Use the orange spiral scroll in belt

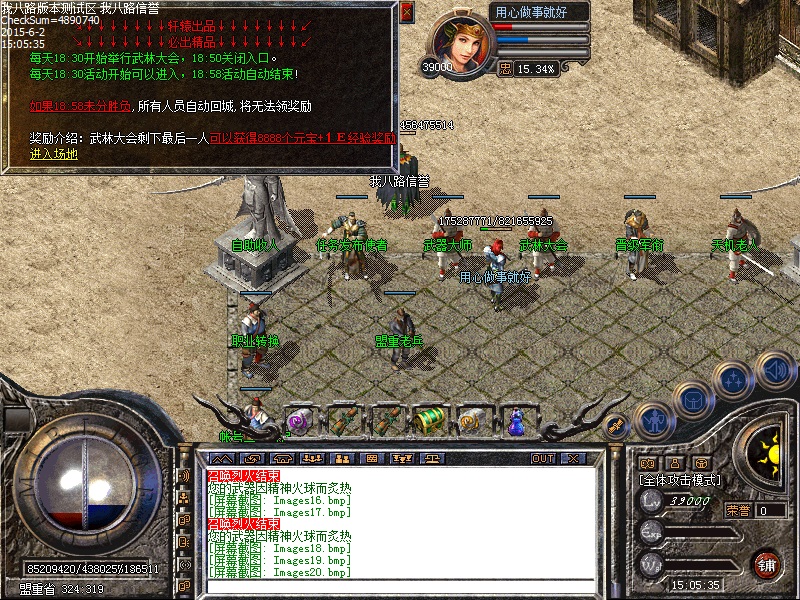click(471, 421)
